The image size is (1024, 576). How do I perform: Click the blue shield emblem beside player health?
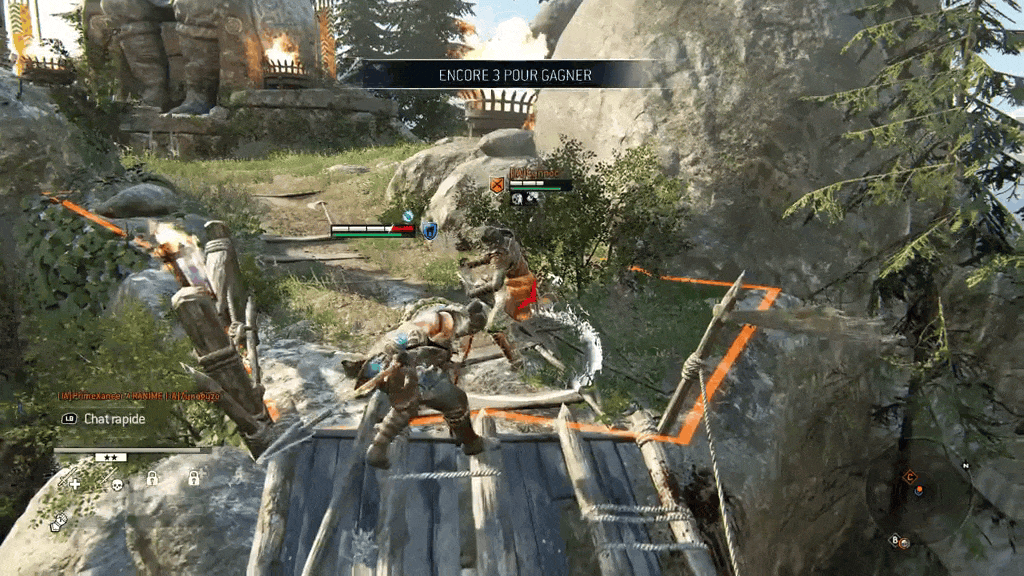click(x=429, y=231)
